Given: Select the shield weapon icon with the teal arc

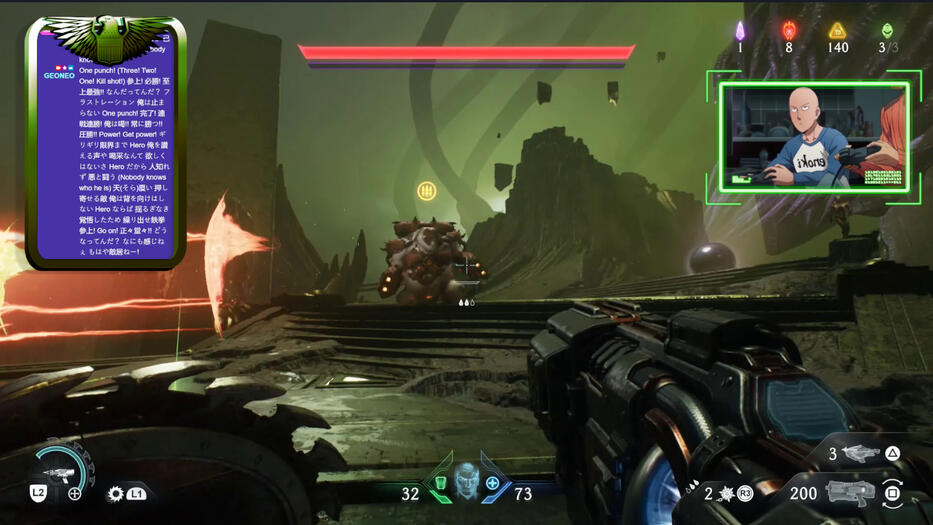Looking at the screenshot, I should [x=59, y=469].
